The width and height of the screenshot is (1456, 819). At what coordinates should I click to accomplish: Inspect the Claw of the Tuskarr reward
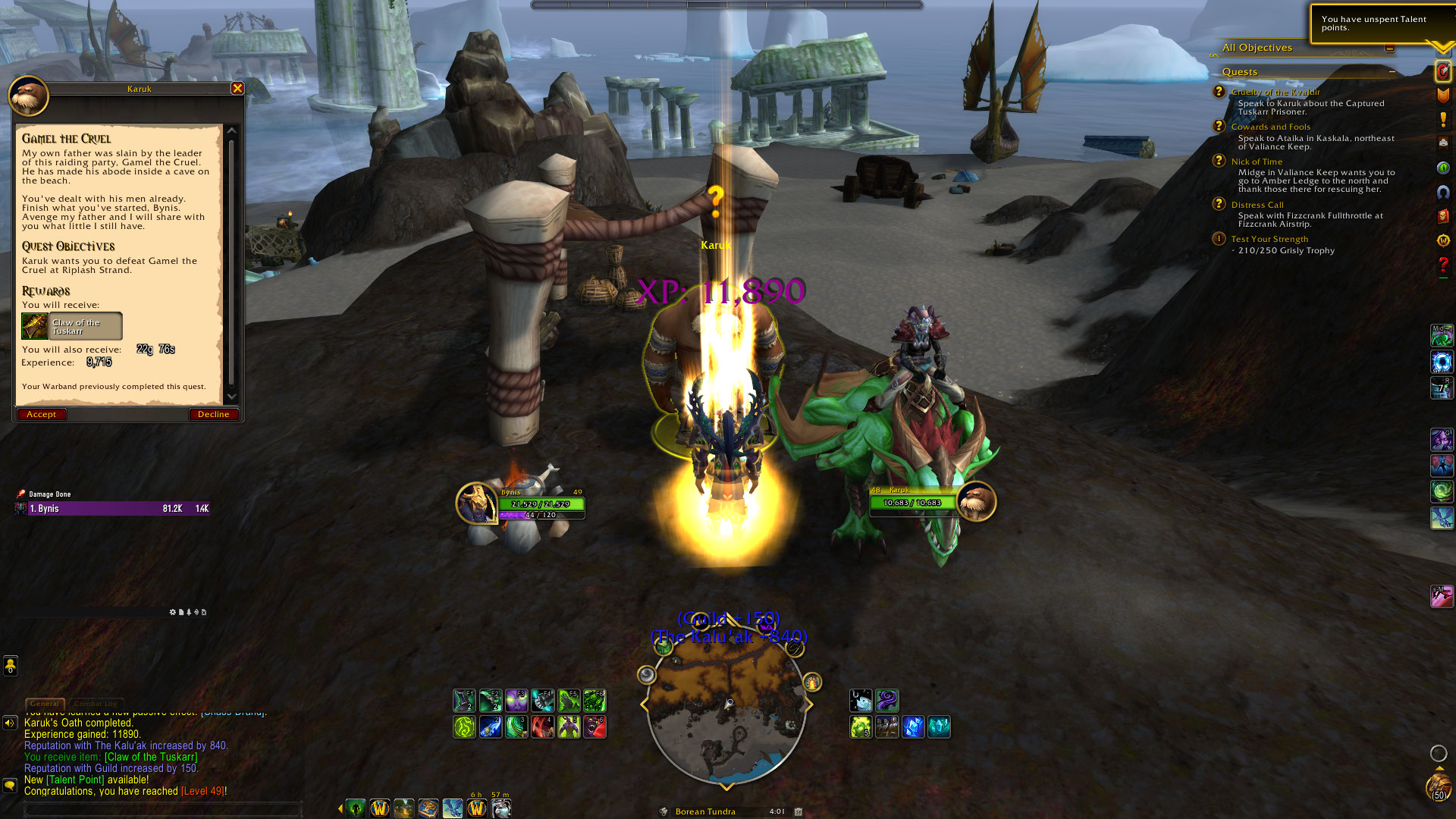point(72,326)
